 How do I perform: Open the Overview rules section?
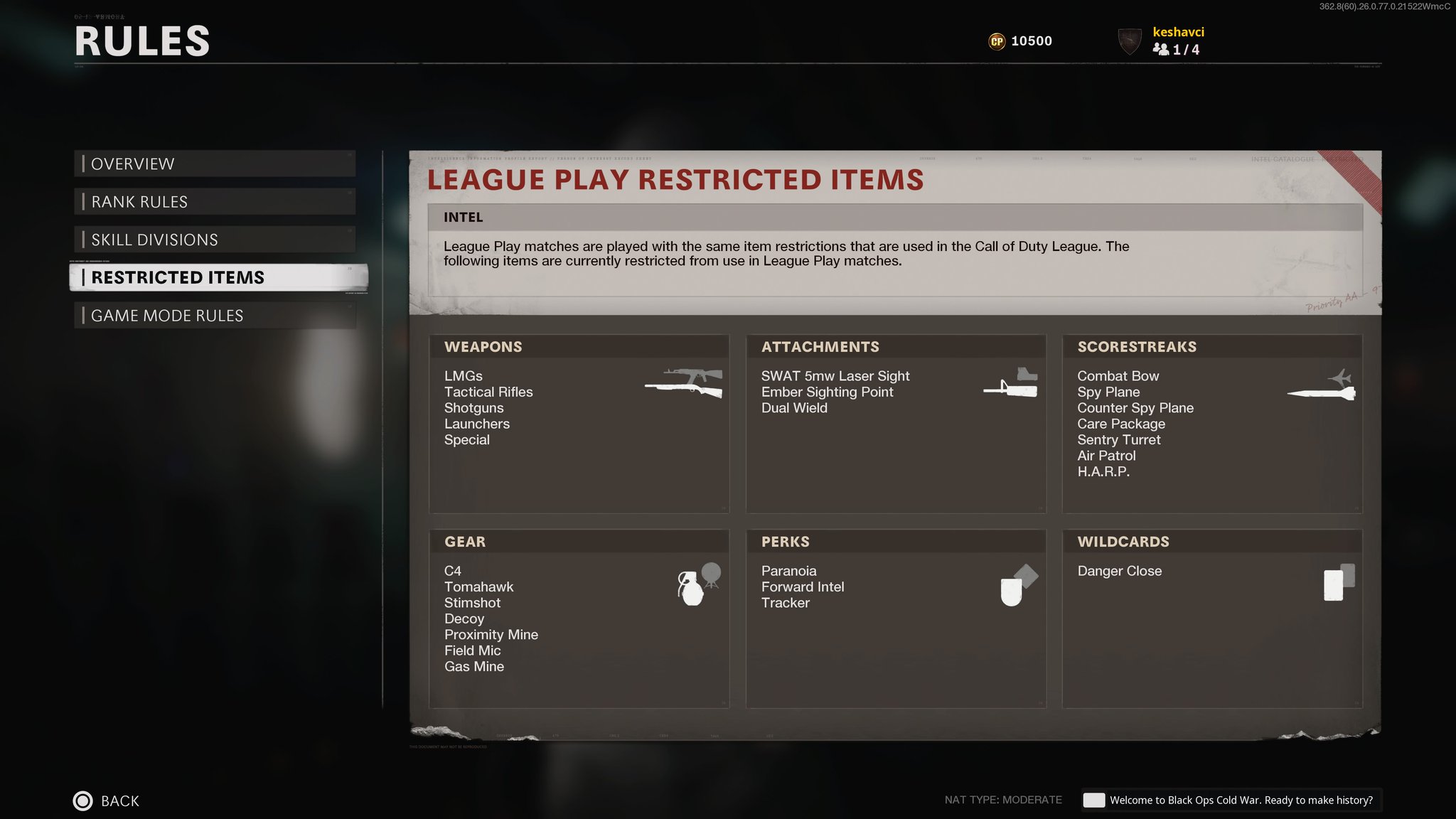215,164
